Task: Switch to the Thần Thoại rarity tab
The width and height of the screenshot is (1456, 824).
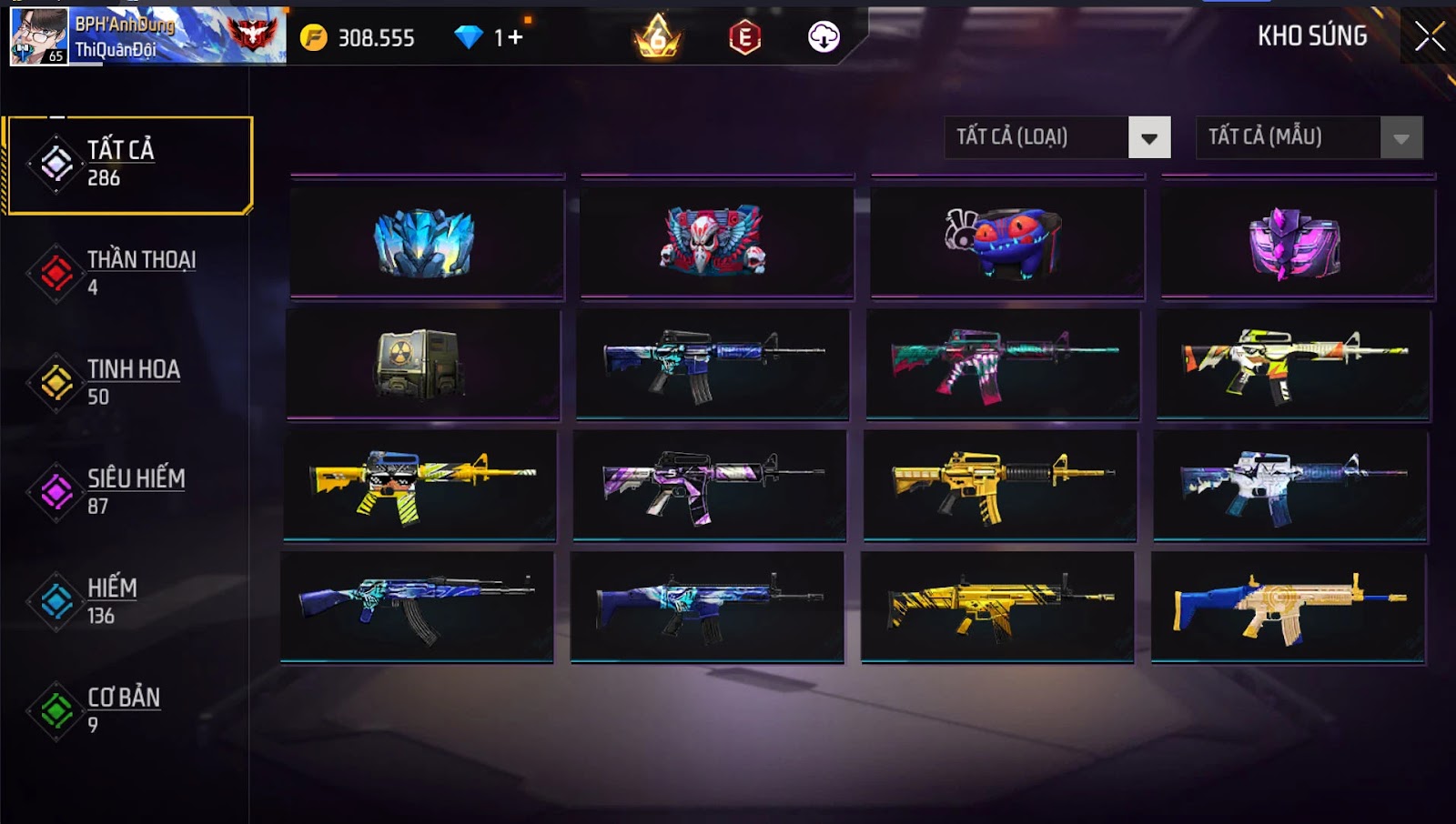Action: click(x=127, y=273)
